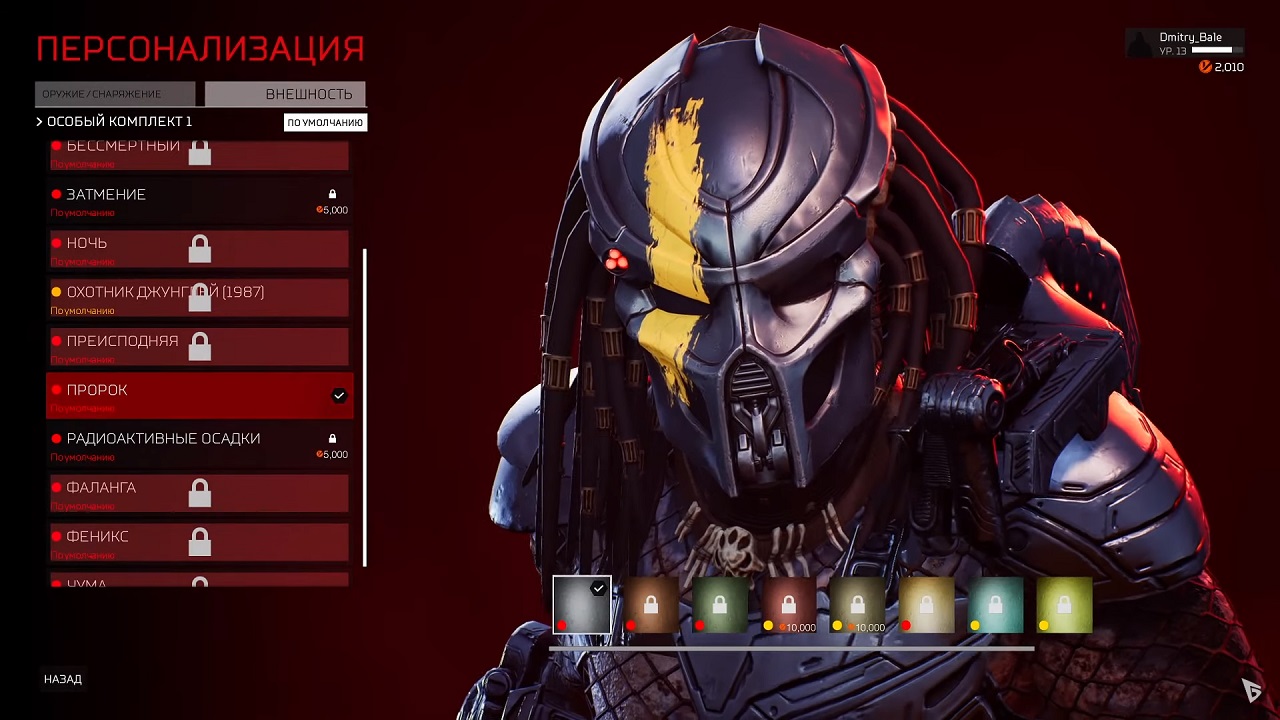Select the ПРОРОК skin row

coord(199,395)
